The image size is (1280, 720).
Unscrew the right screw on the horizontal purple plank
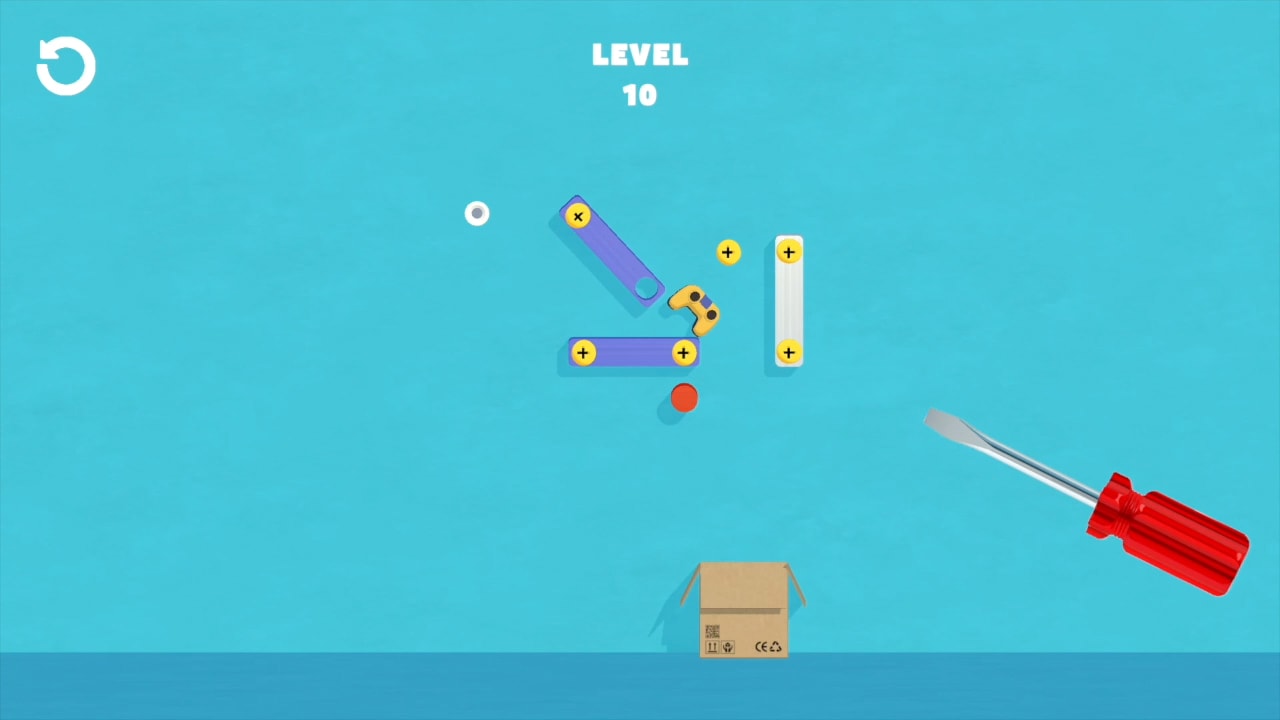tap(683, 353)
